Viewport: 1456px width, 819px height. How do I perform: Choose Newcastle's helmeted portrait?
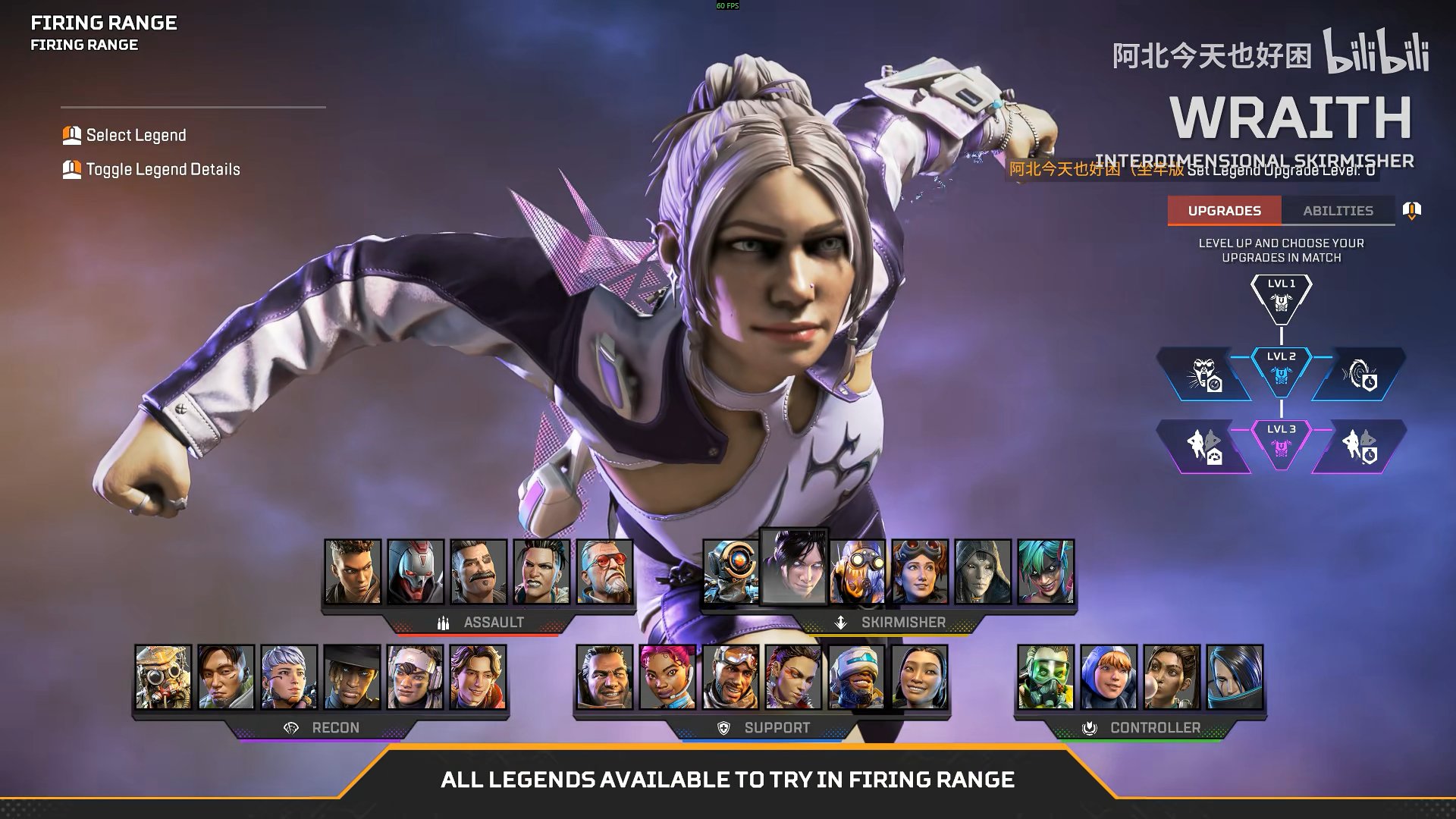click(857, 677)
